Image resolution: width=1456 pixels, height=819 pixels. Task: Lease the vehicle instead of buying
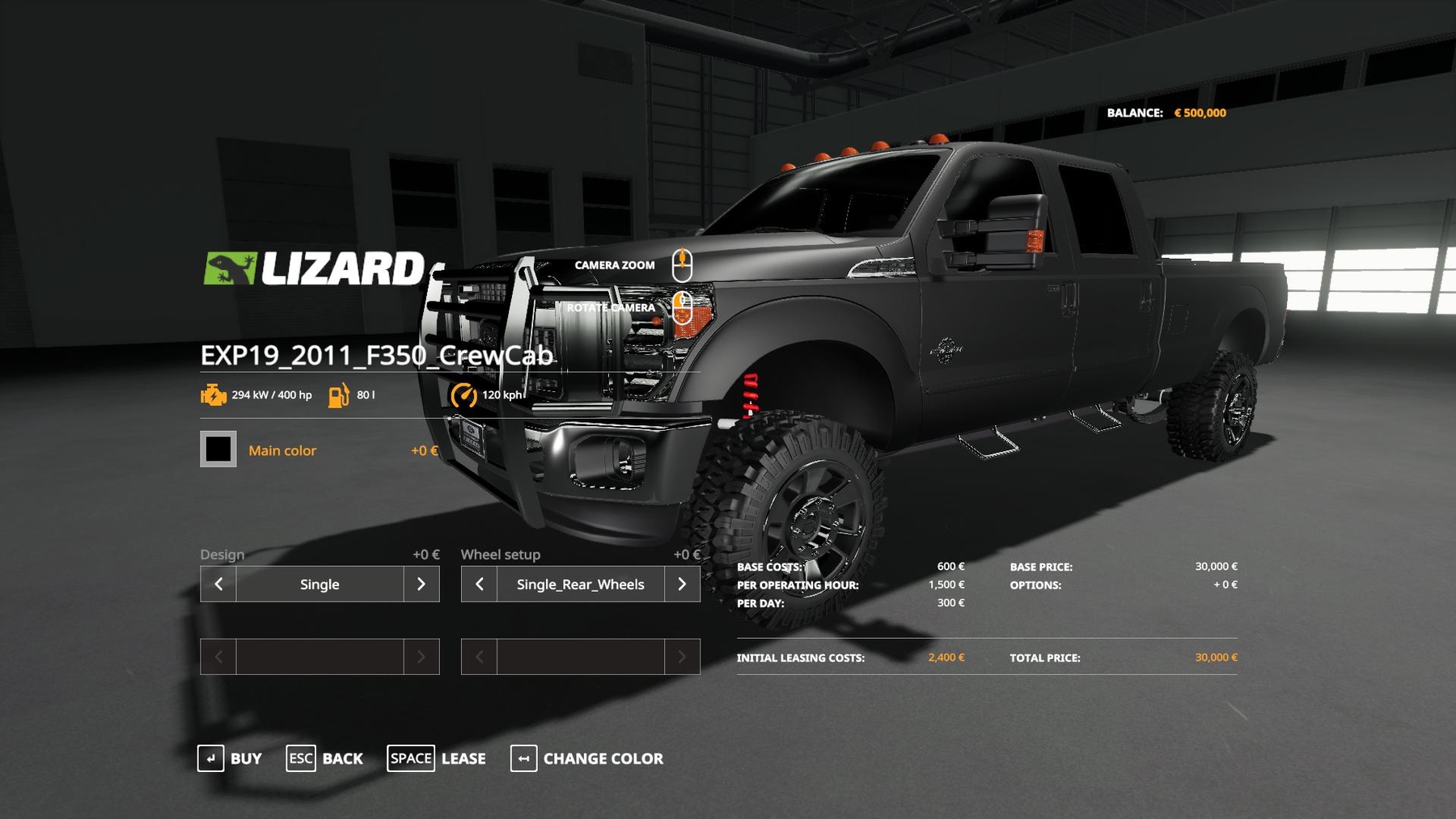[436, 758]
